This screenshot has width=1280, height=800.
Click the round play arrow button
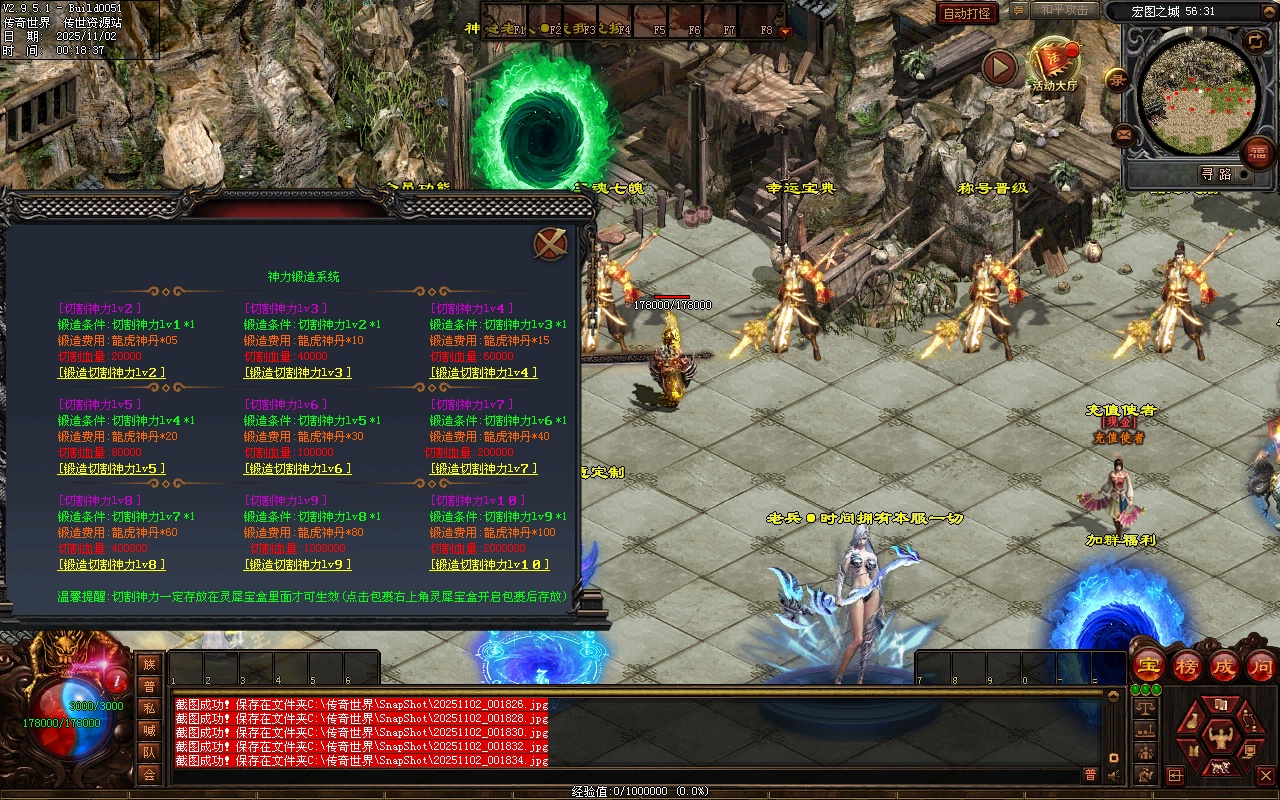pos(998,67)
